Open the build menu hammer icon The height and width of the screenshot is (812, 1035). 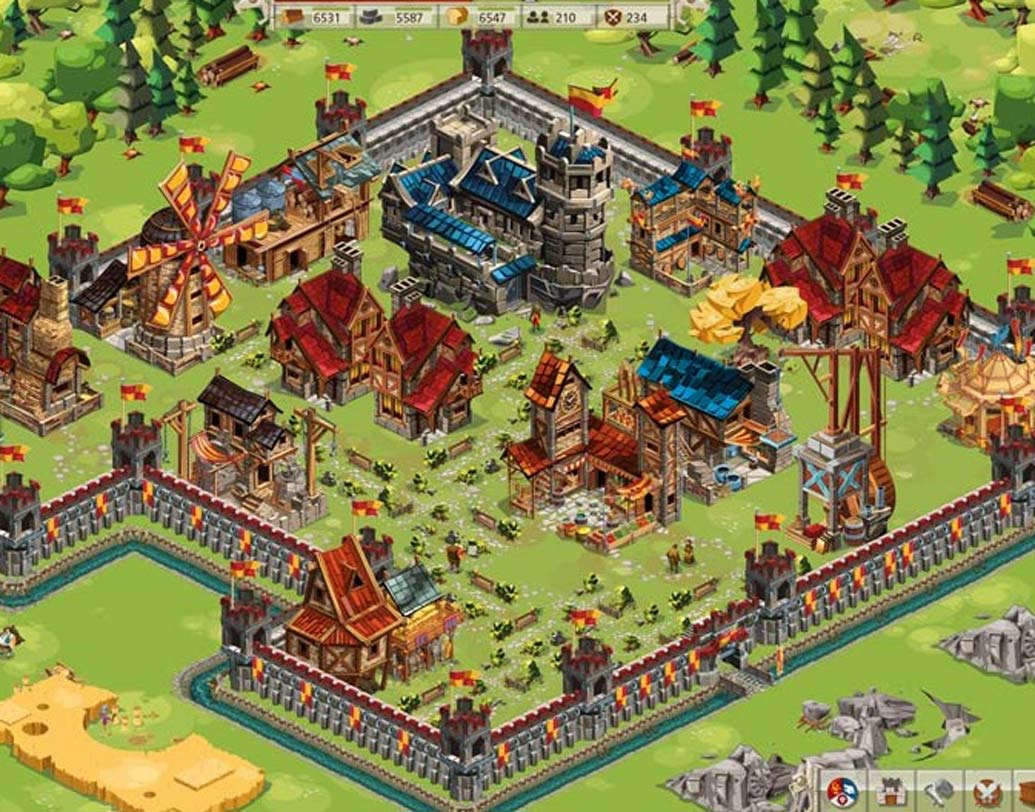pyautogui.click(x=940, y=793)
